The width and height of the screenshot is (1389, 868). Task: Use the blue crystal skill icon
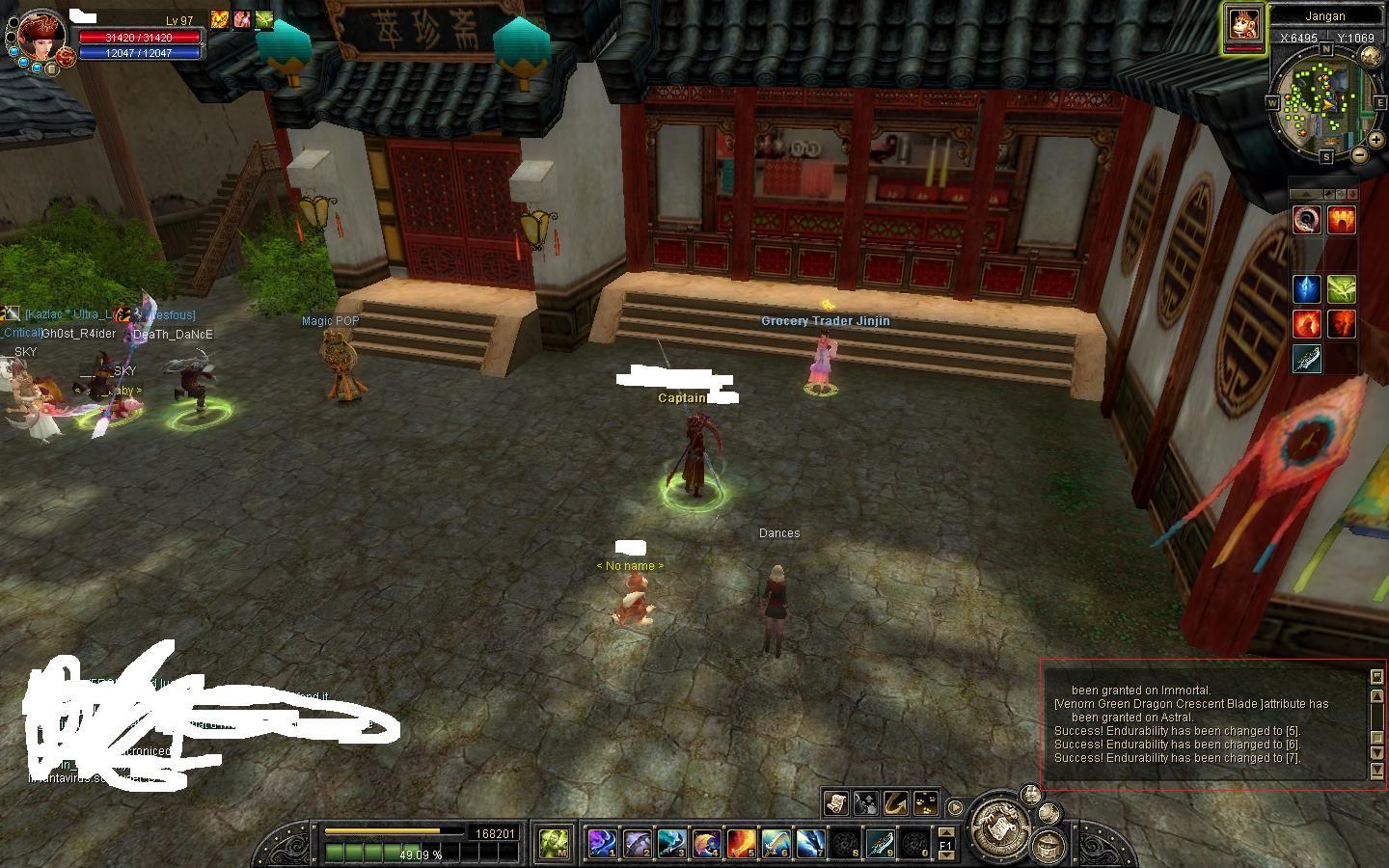click(x=1306, y=288)
